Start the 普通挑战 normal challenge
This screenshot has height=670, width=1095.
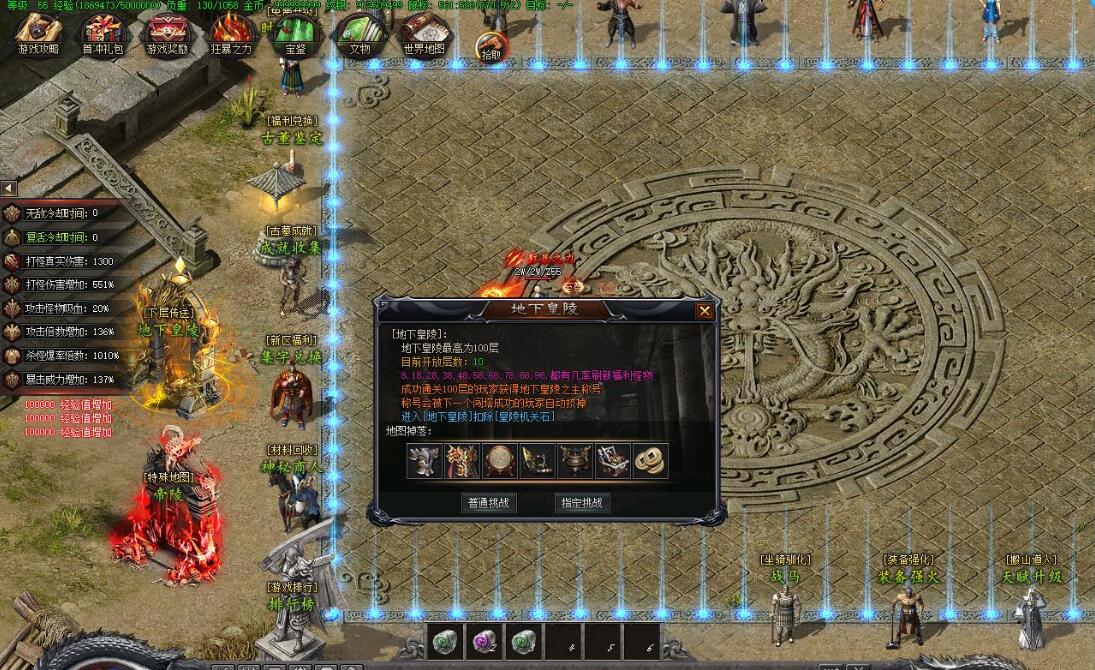(x=490, y=503)
